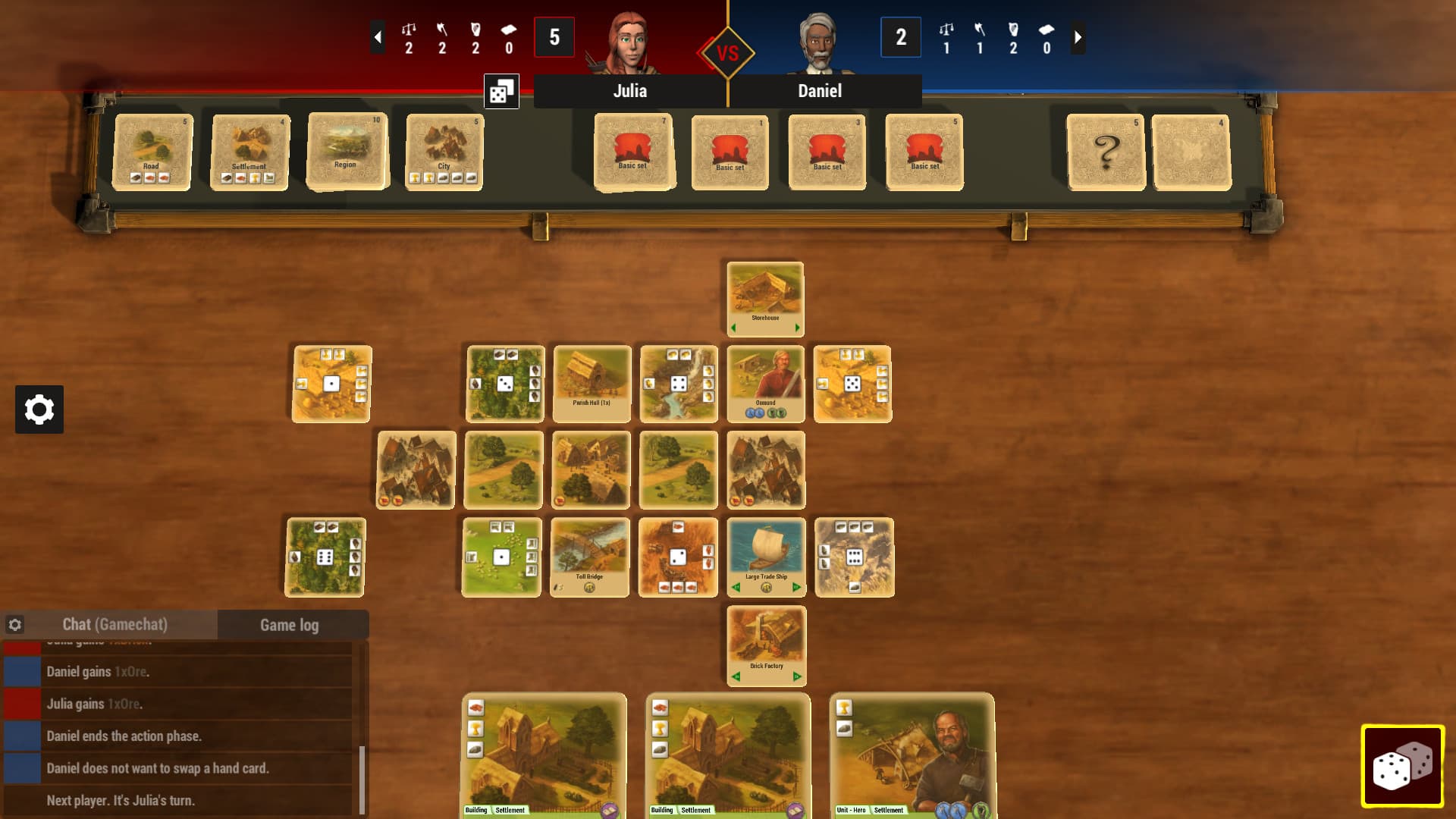Click the green right arrow on the Storehouse card

tap(795, 328)
